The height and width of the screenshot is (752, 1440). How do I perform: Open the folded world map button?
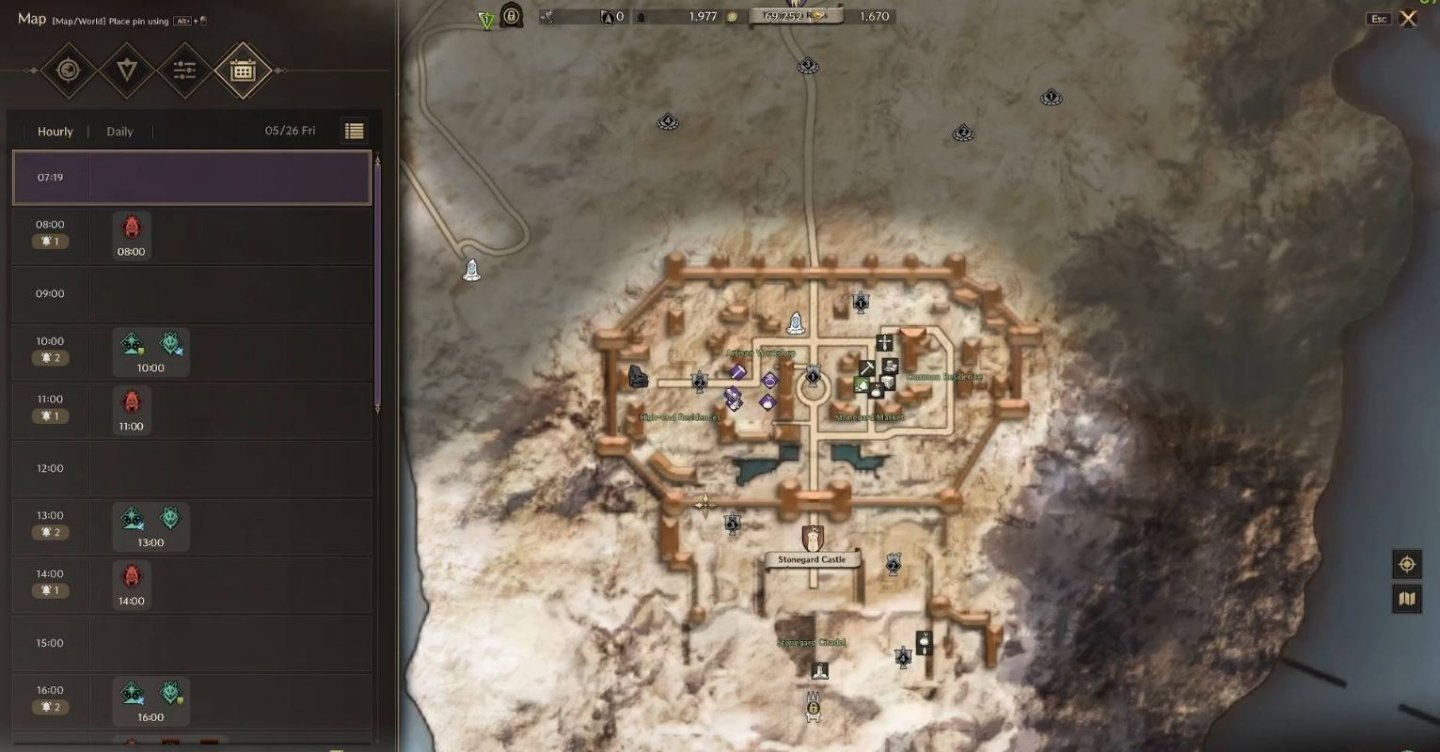1407,599
